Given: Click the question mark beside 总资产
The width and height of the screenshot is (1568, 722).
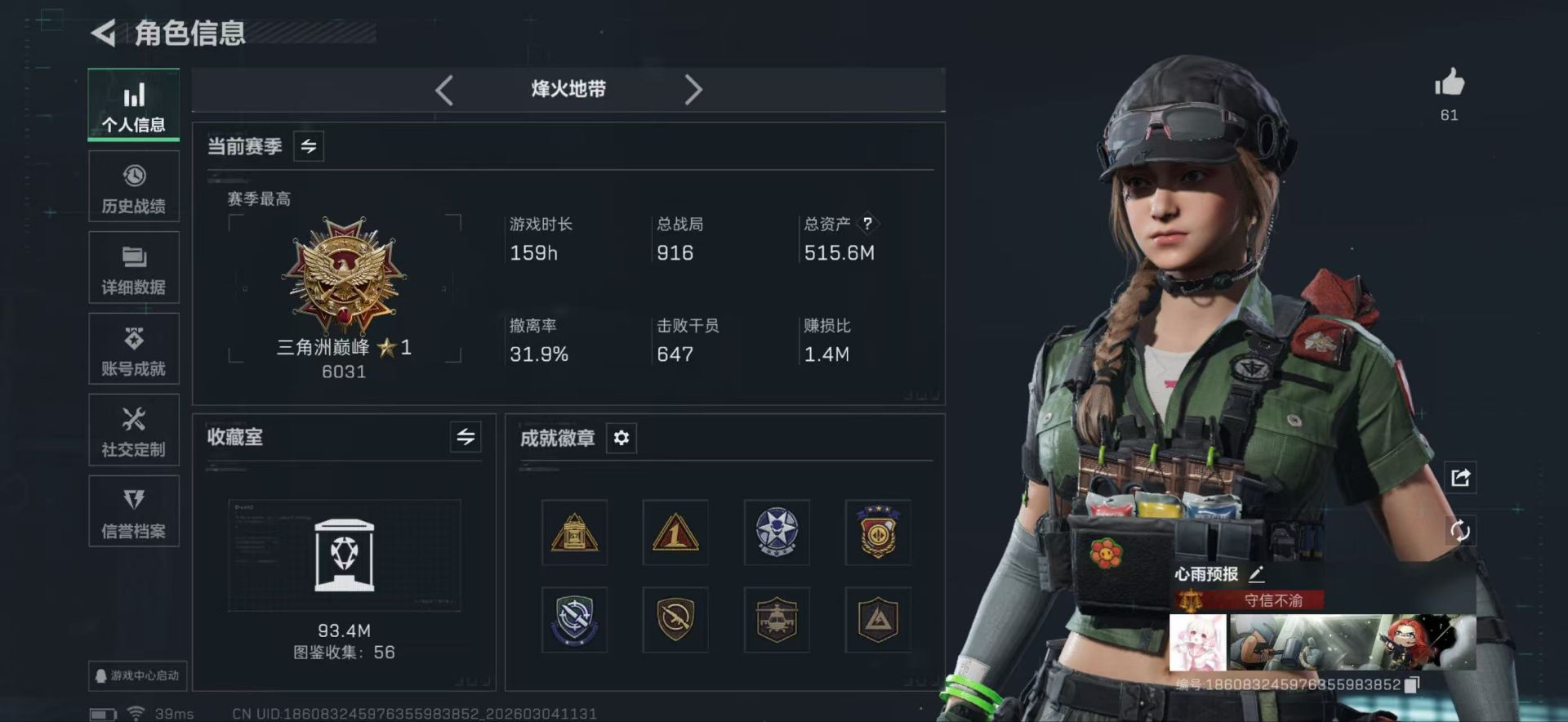Looking at the screenshot, I should [x=868, y=223].
